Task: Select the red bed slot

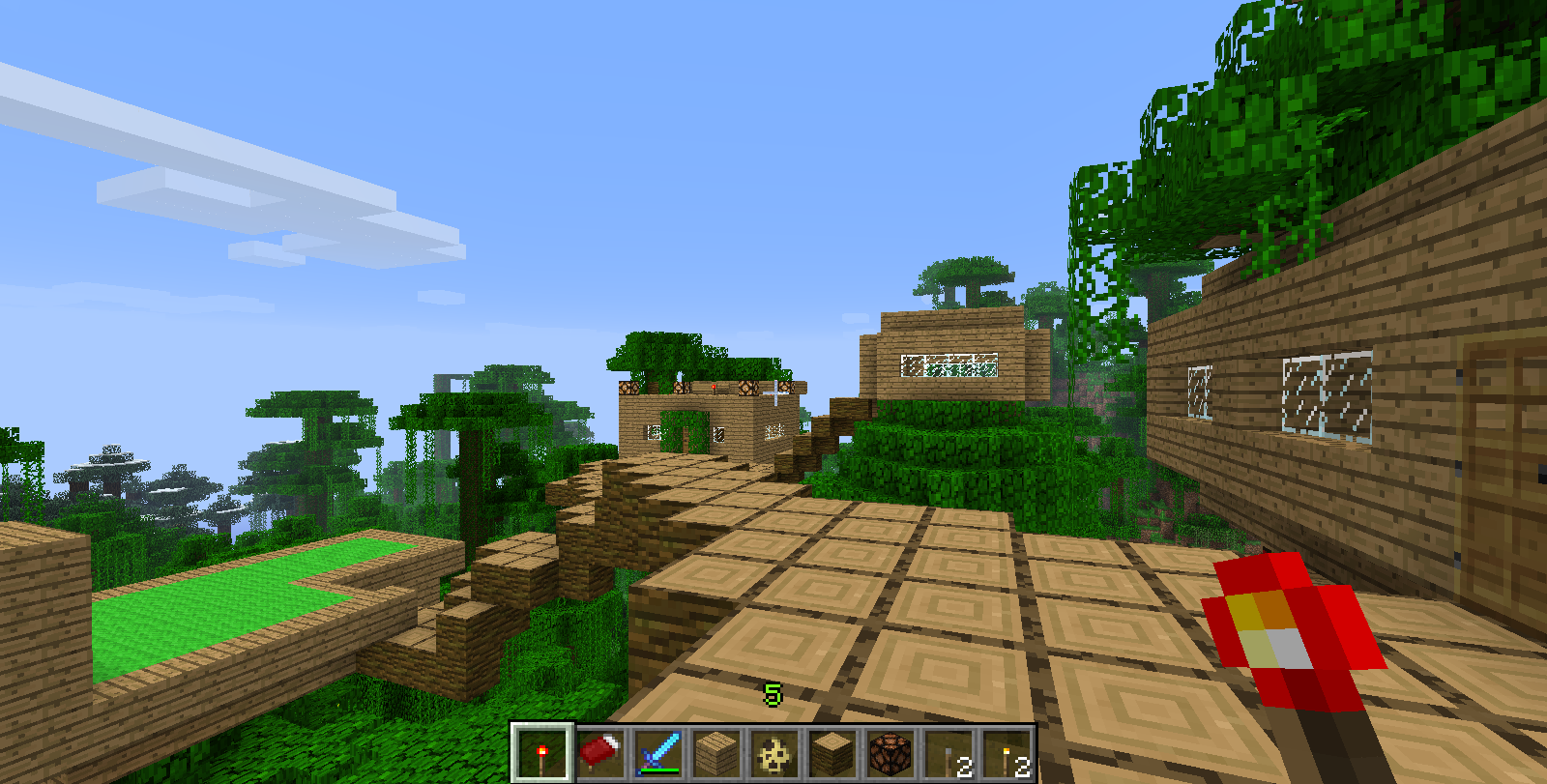Action: pyautogui.click(x=600, y=753)
